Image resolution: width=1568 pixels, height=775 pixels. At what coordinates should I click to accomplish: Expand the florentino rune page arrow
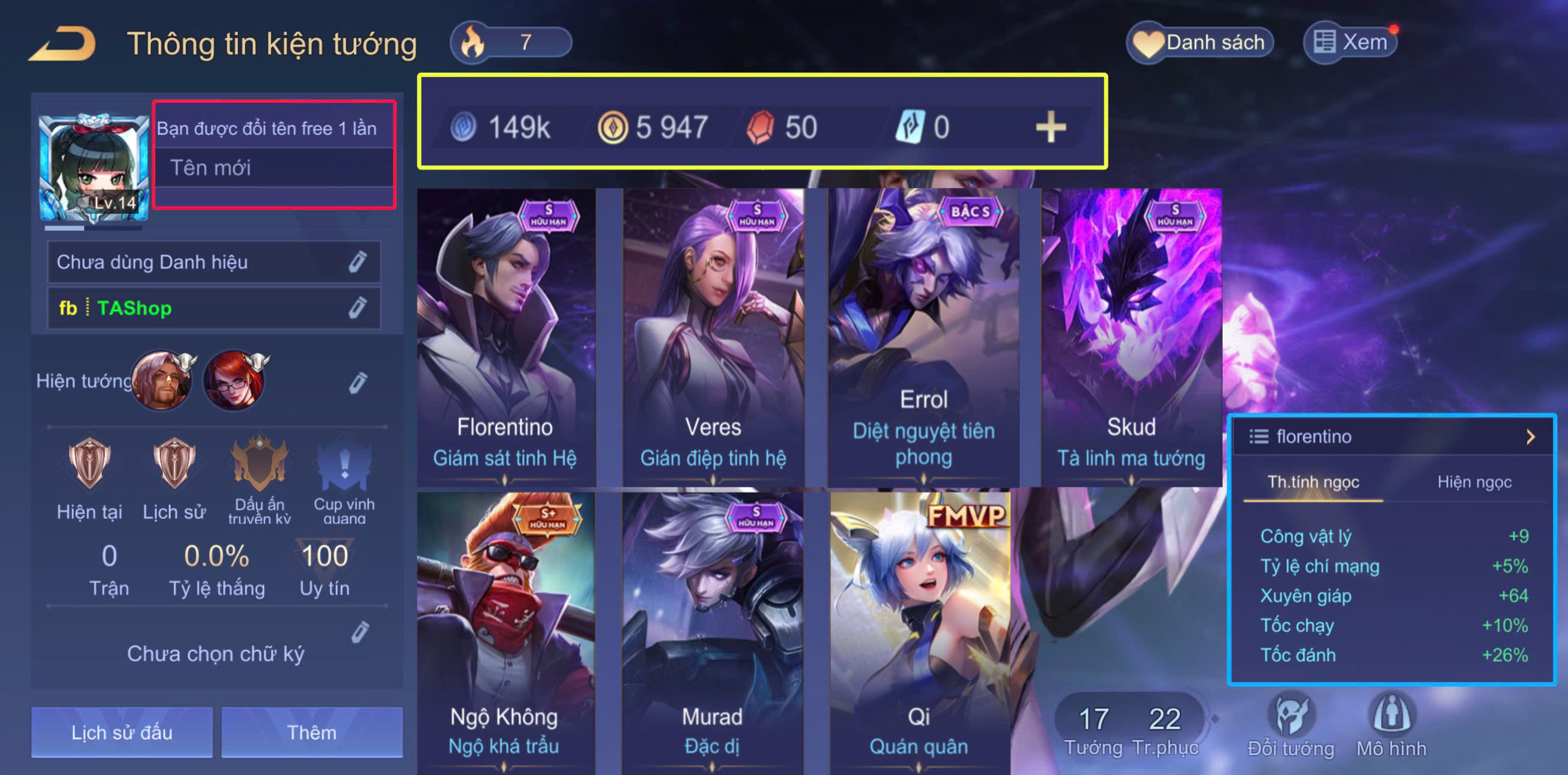click(1530, 437)
